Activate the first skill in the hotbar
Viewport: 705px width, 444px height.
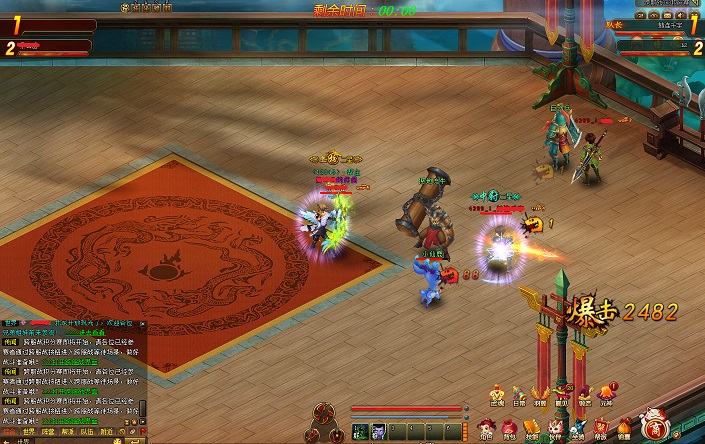click(x=360, y=431)
